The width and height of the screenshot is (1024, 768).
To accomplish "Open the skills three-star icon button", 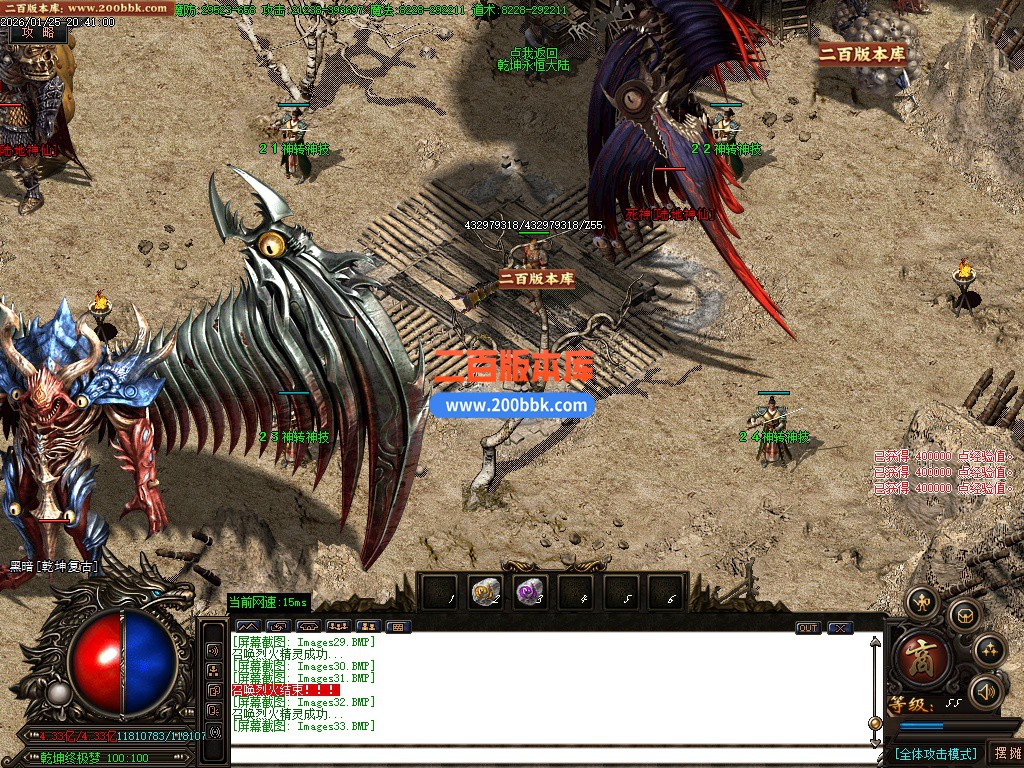I will coord(989,650).
